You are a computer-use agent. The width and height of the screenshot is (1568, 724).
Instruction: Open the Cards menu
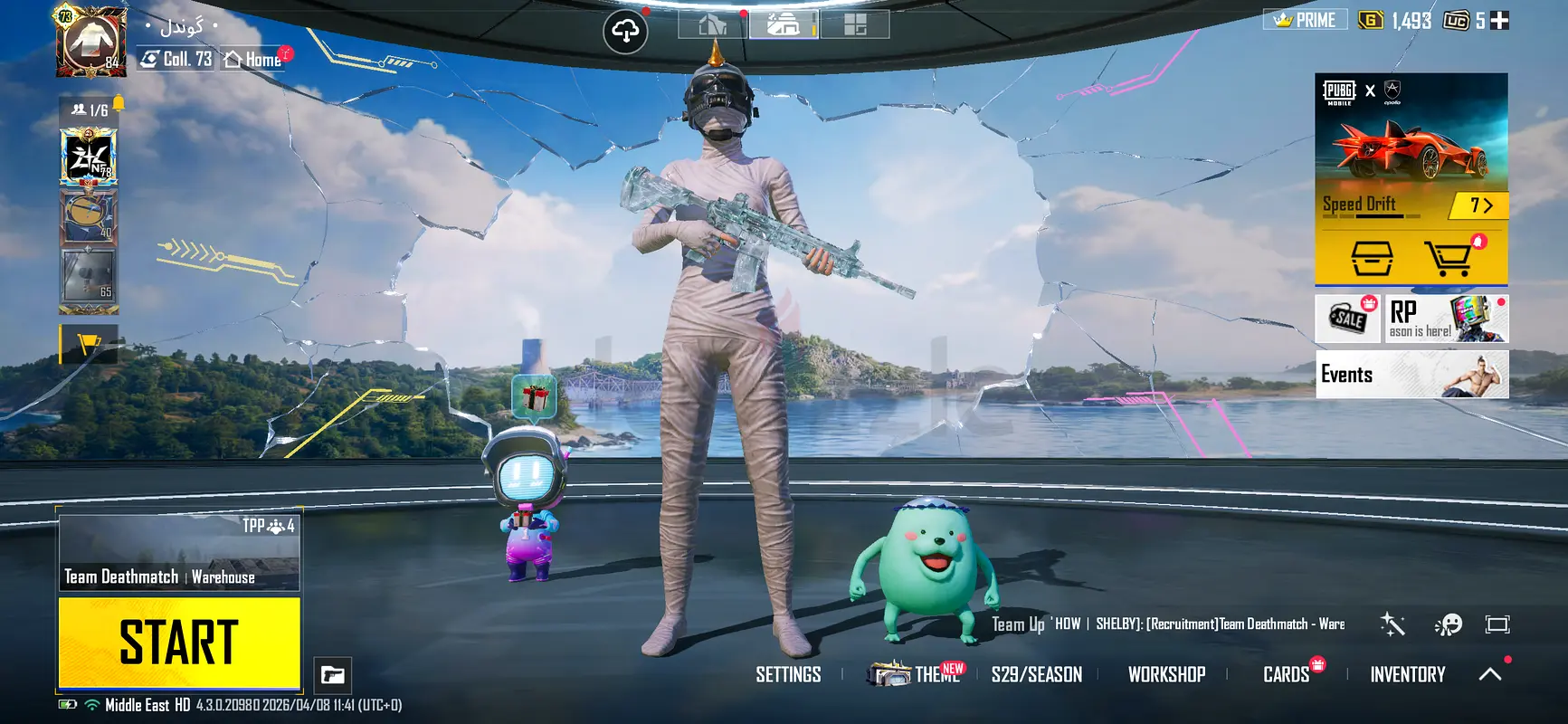[1286, 674]
